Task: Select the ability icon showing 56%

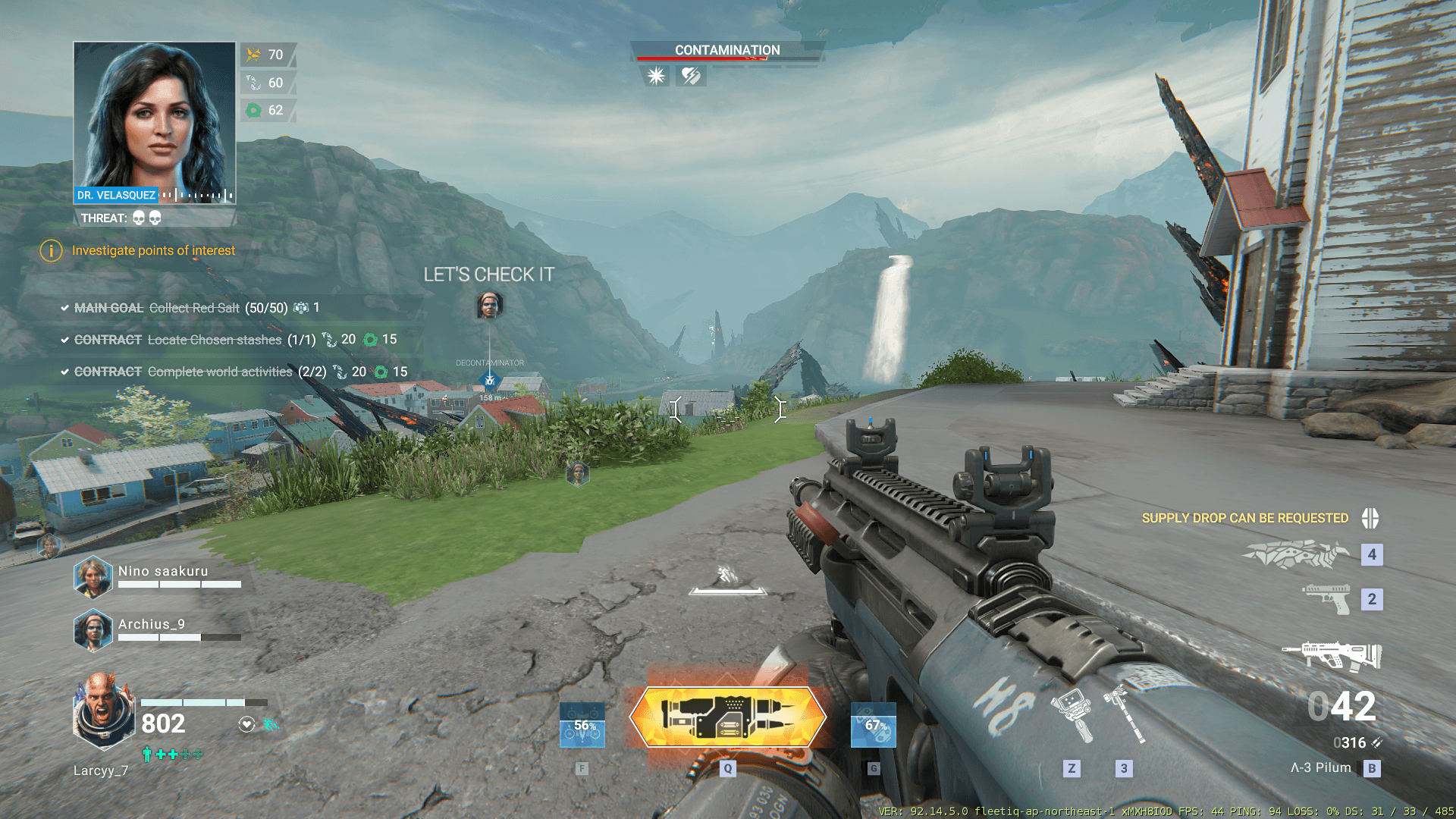Action: pos(582,725)
